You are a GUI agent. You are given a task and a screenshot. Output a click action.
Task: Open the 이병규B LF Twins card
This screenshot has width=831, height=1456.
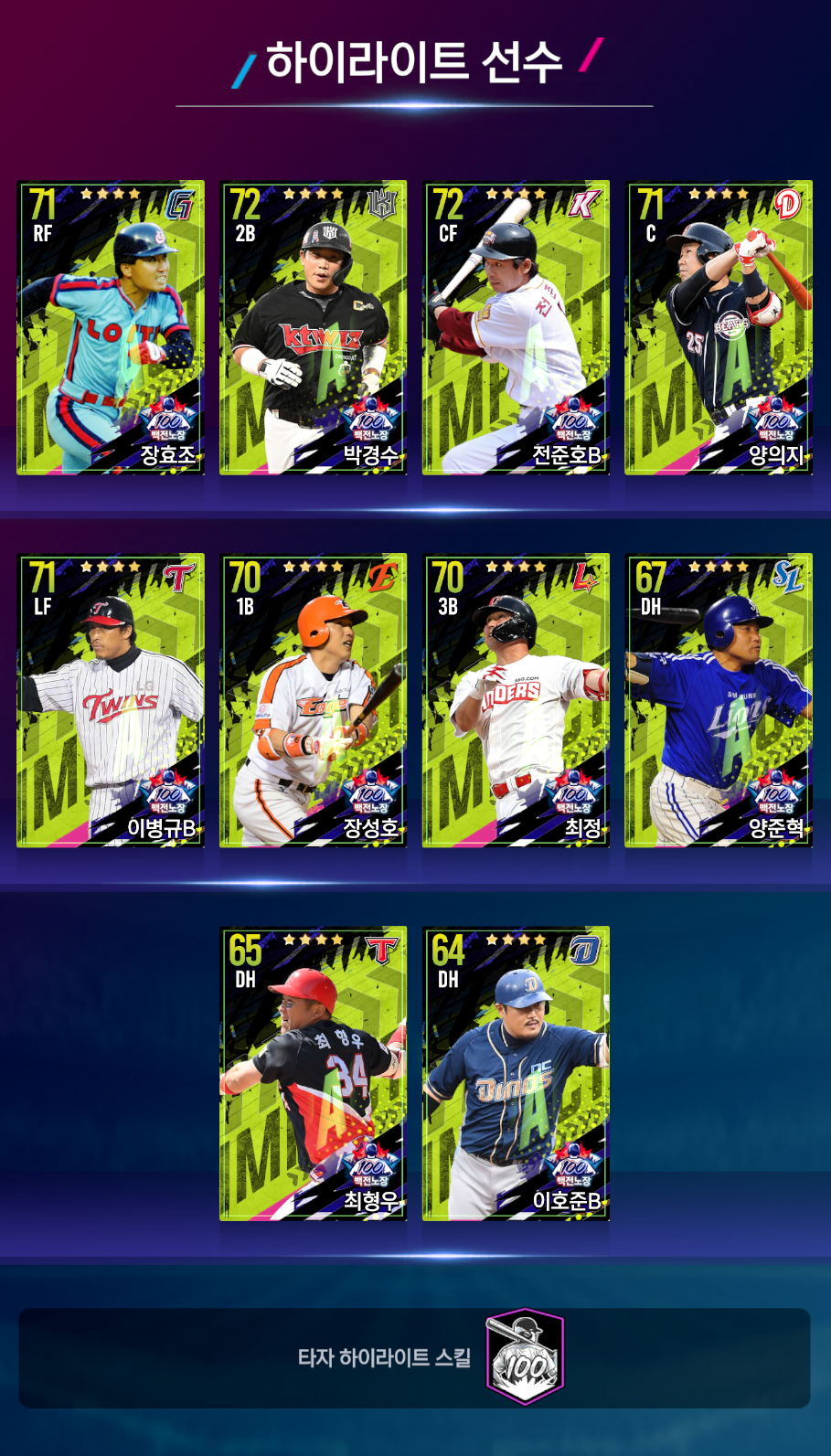[x=111, y=700]
